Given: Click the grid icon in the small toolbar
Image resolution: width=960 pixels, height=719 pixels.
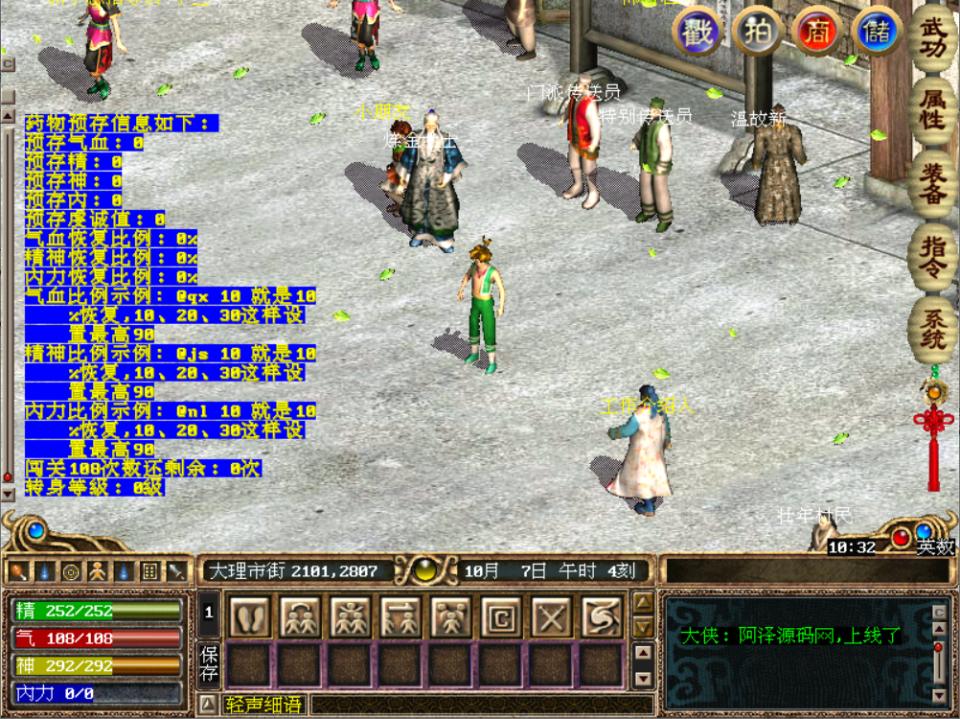Looking at the screenshot, I should pos(149,572).
